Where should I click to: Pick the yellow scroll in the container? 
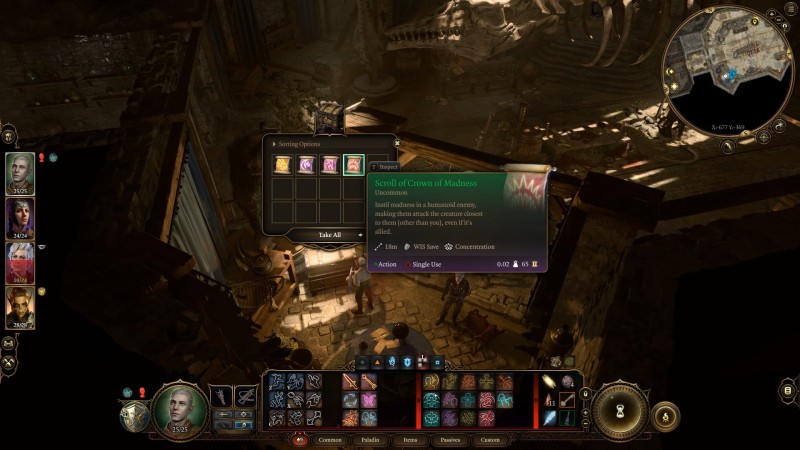pyautogui.click(x=283, y=164)
